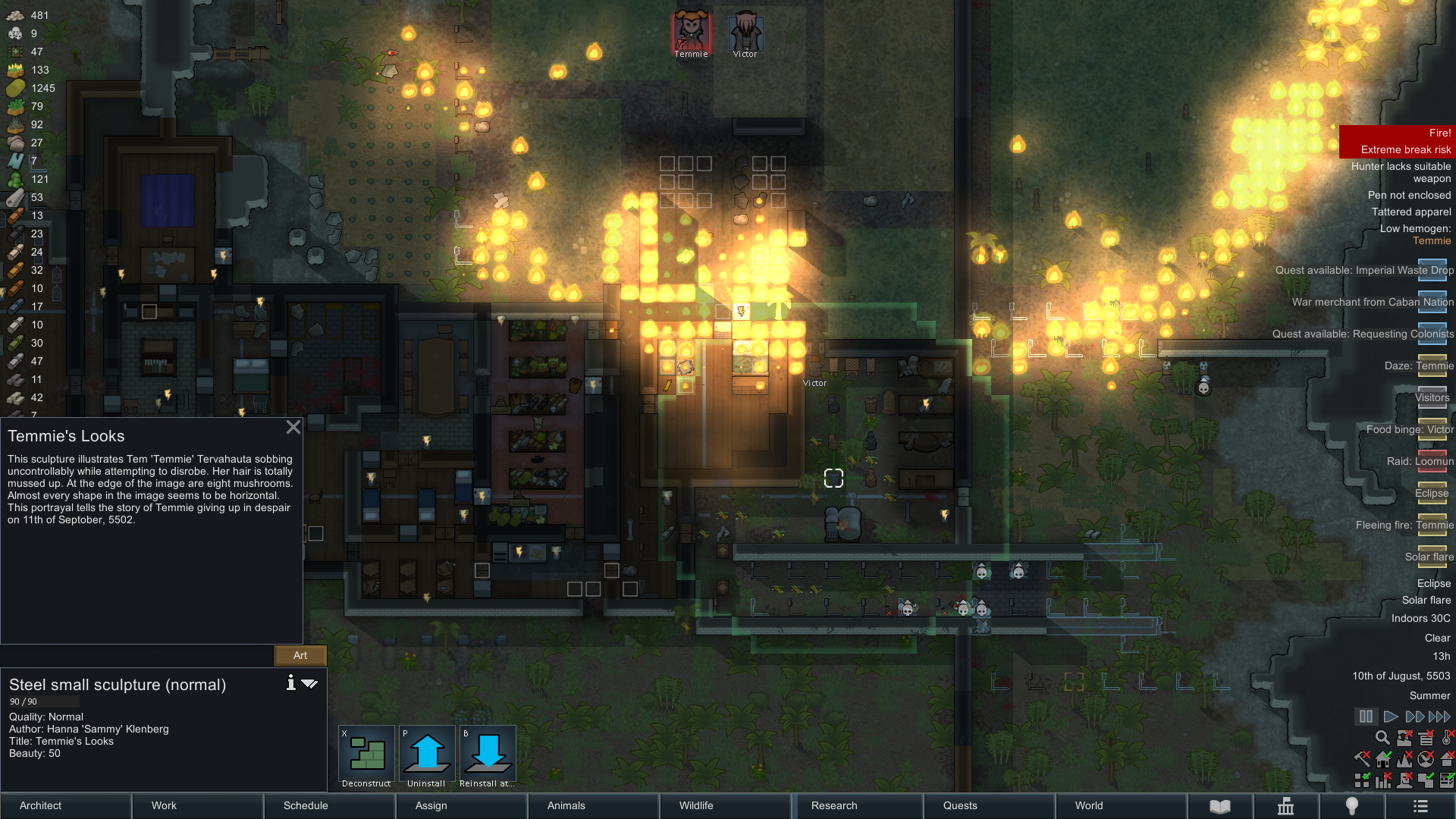Screen dimensions: 1456x819
Task: Pause the game speed
Action: pos(1366,717)
